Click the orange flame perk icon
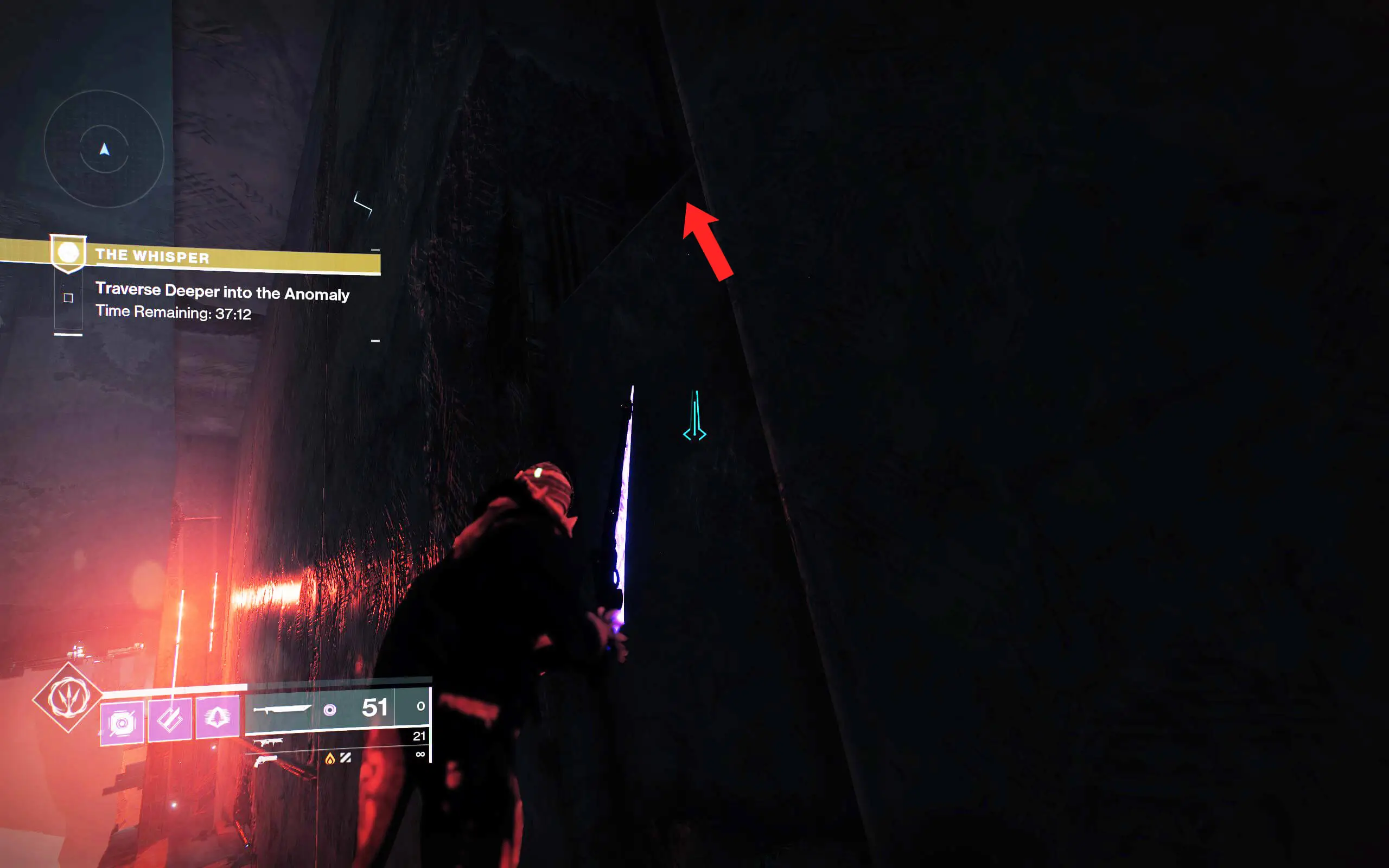 click(x=329, y=759)
